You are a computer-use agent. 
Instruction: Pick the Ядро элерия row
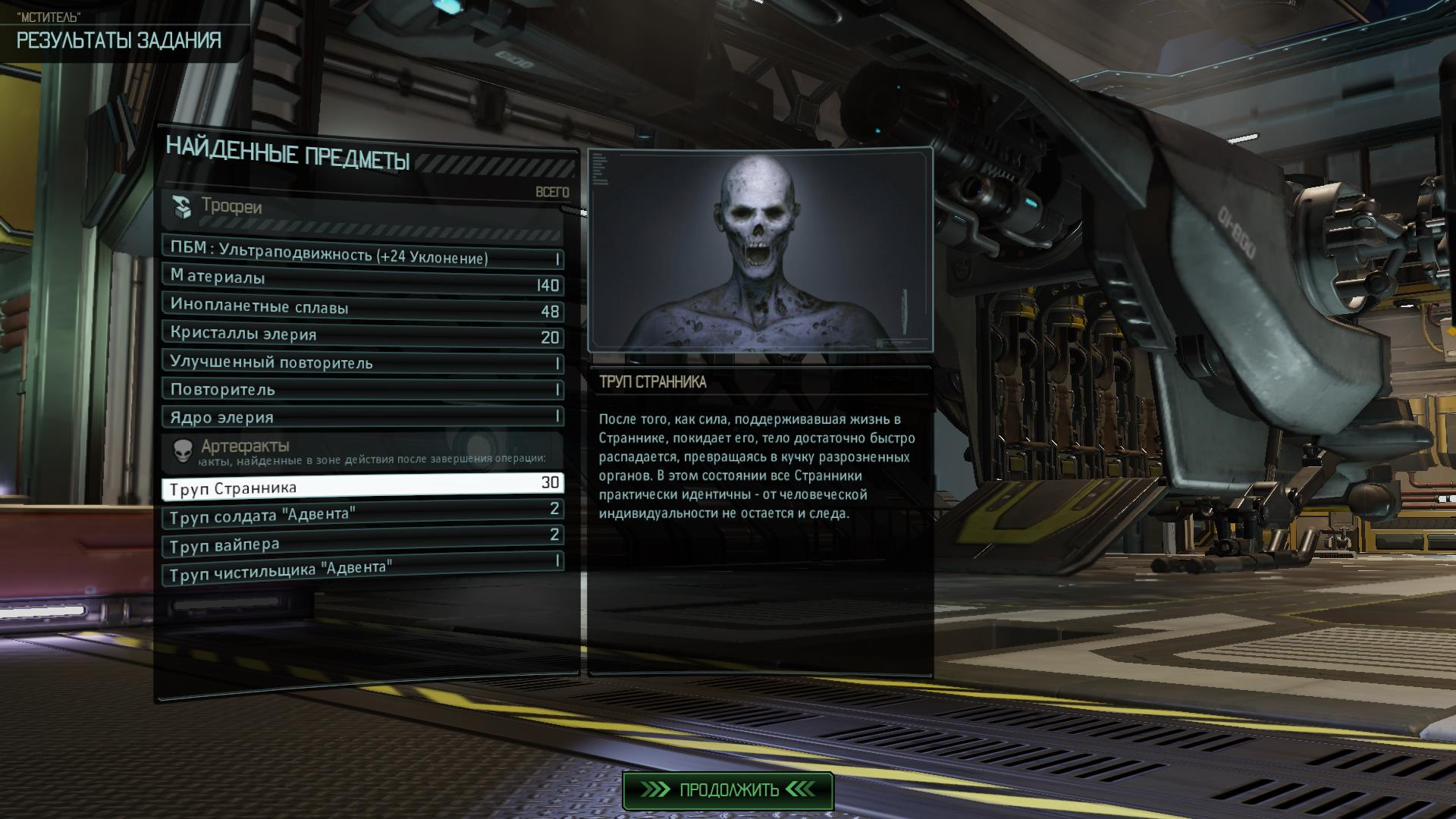click(x=362, y=417)
